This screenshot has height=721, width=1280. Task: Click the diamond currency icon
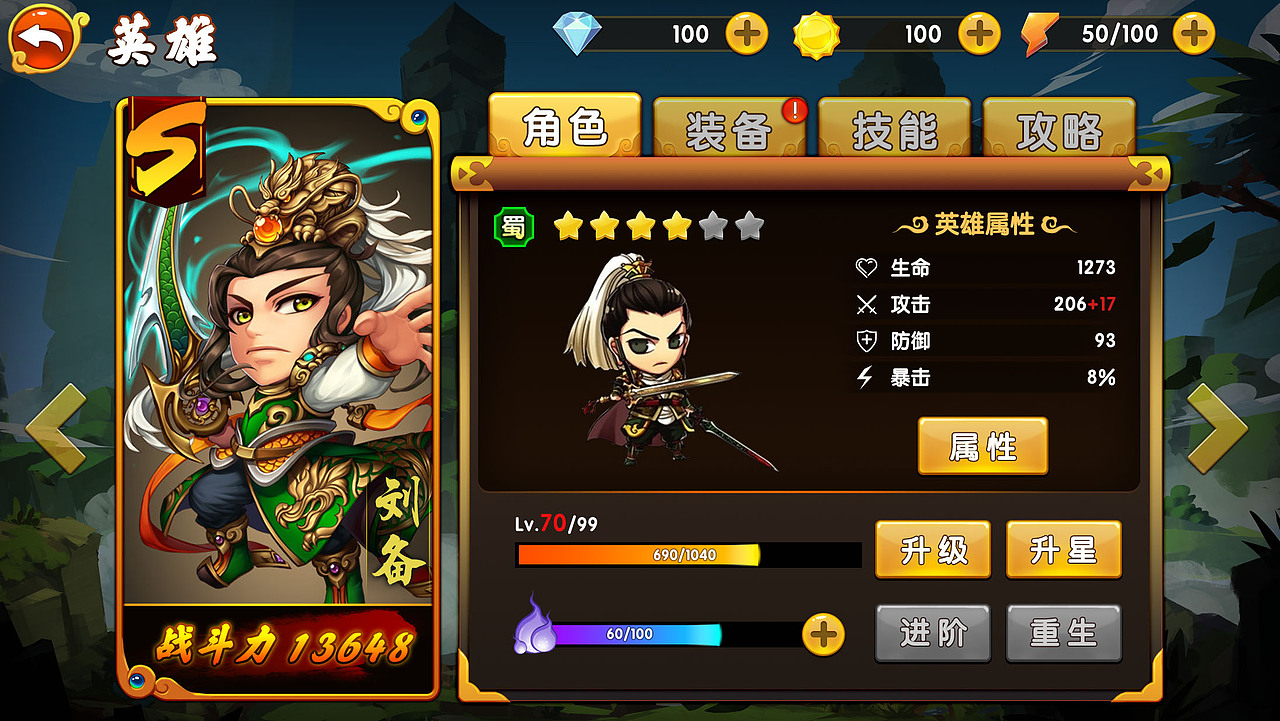tap(575, 33)
